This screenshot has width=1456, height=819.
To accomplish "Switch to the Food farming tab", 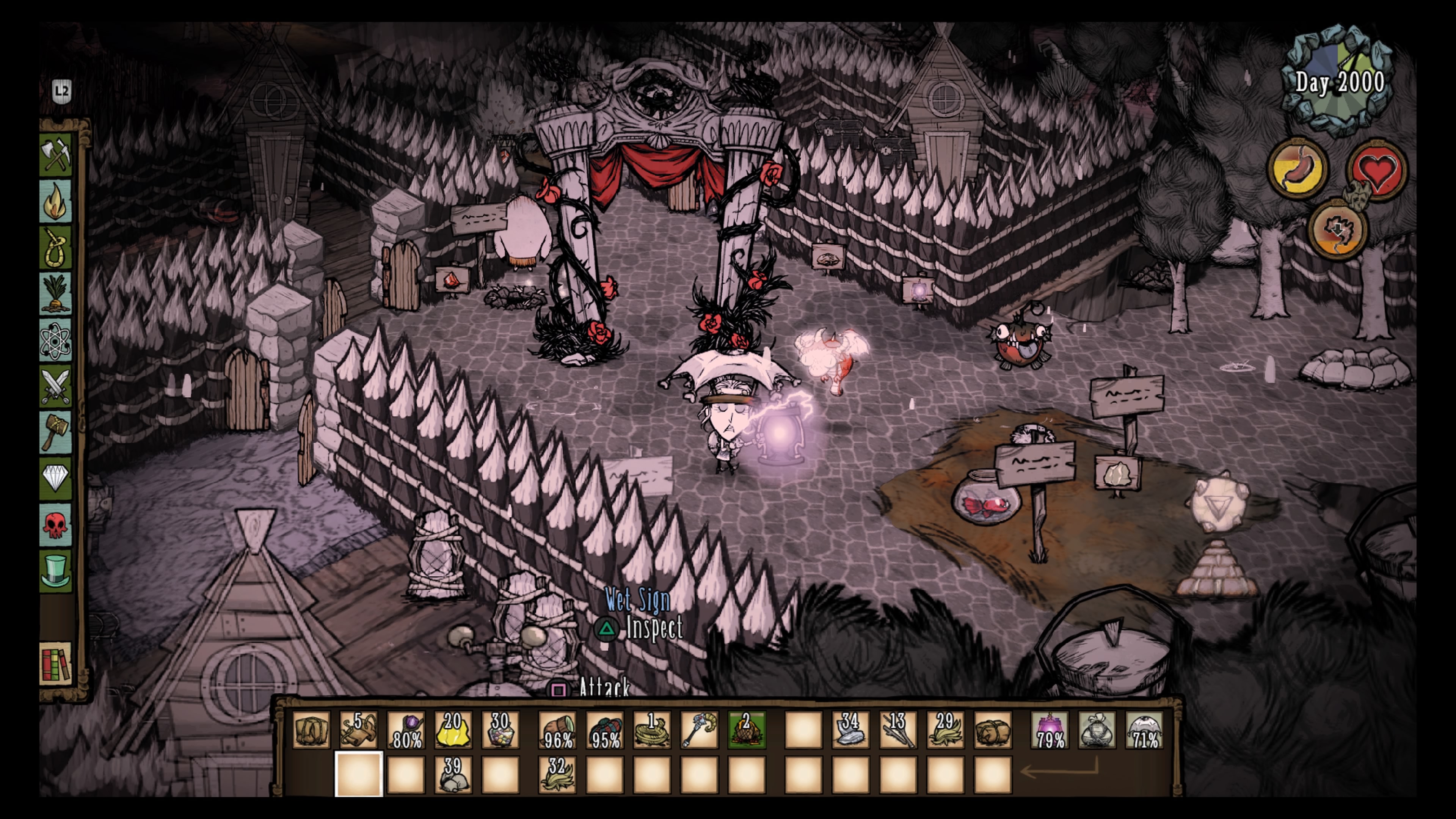I will tap(56, 294).
